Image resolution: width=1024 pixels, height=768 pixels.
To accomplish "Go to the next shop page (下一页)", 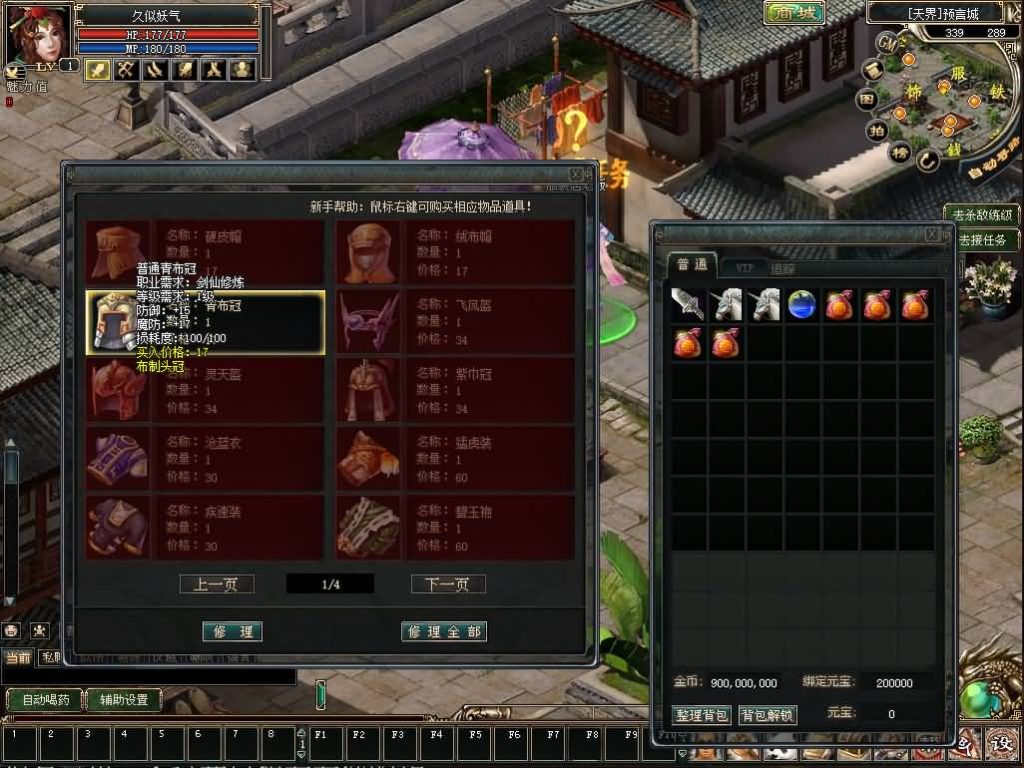I will pyautogui.click(x=447, y=584).
